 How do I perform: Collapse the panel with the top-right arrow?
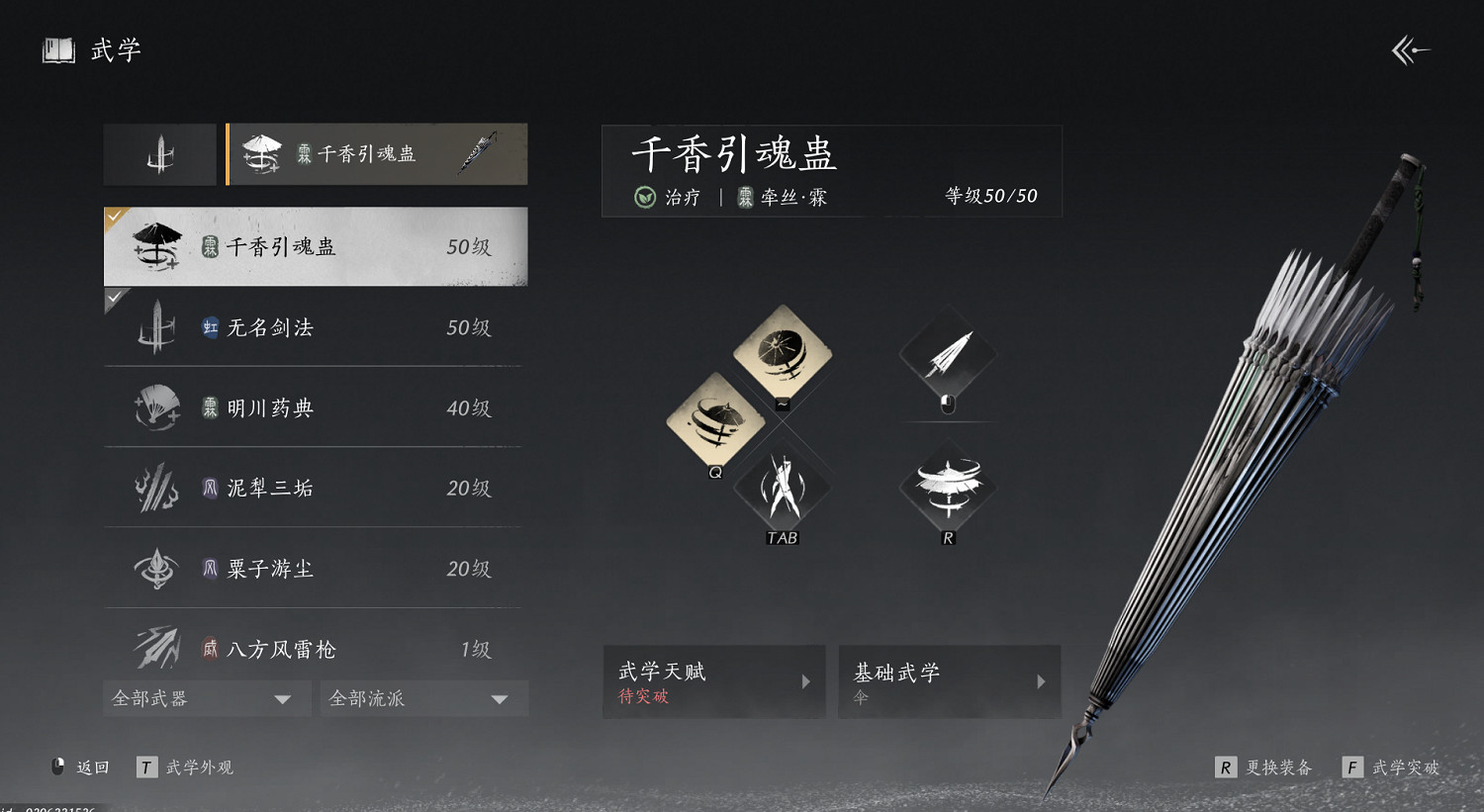pyautogui.click(x=1409, y=49)
